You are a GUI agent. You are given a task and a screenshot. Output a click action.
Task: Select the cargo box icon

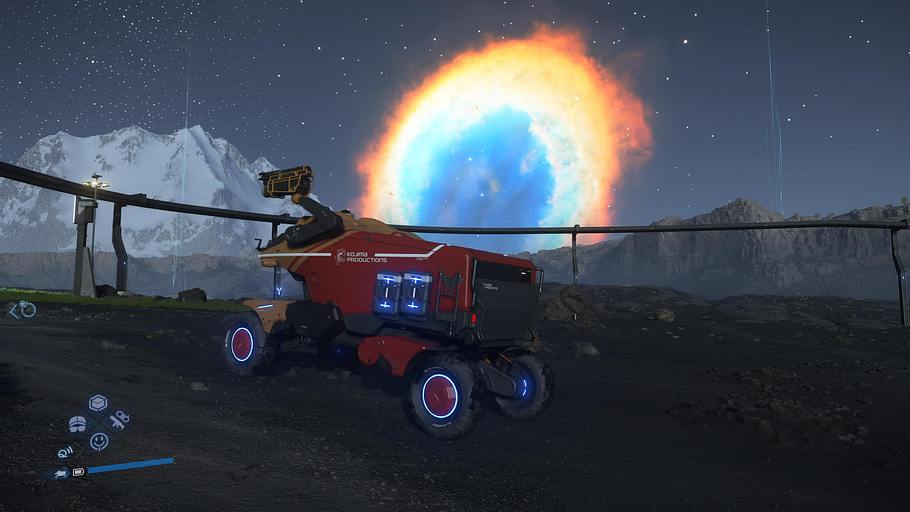97,402
